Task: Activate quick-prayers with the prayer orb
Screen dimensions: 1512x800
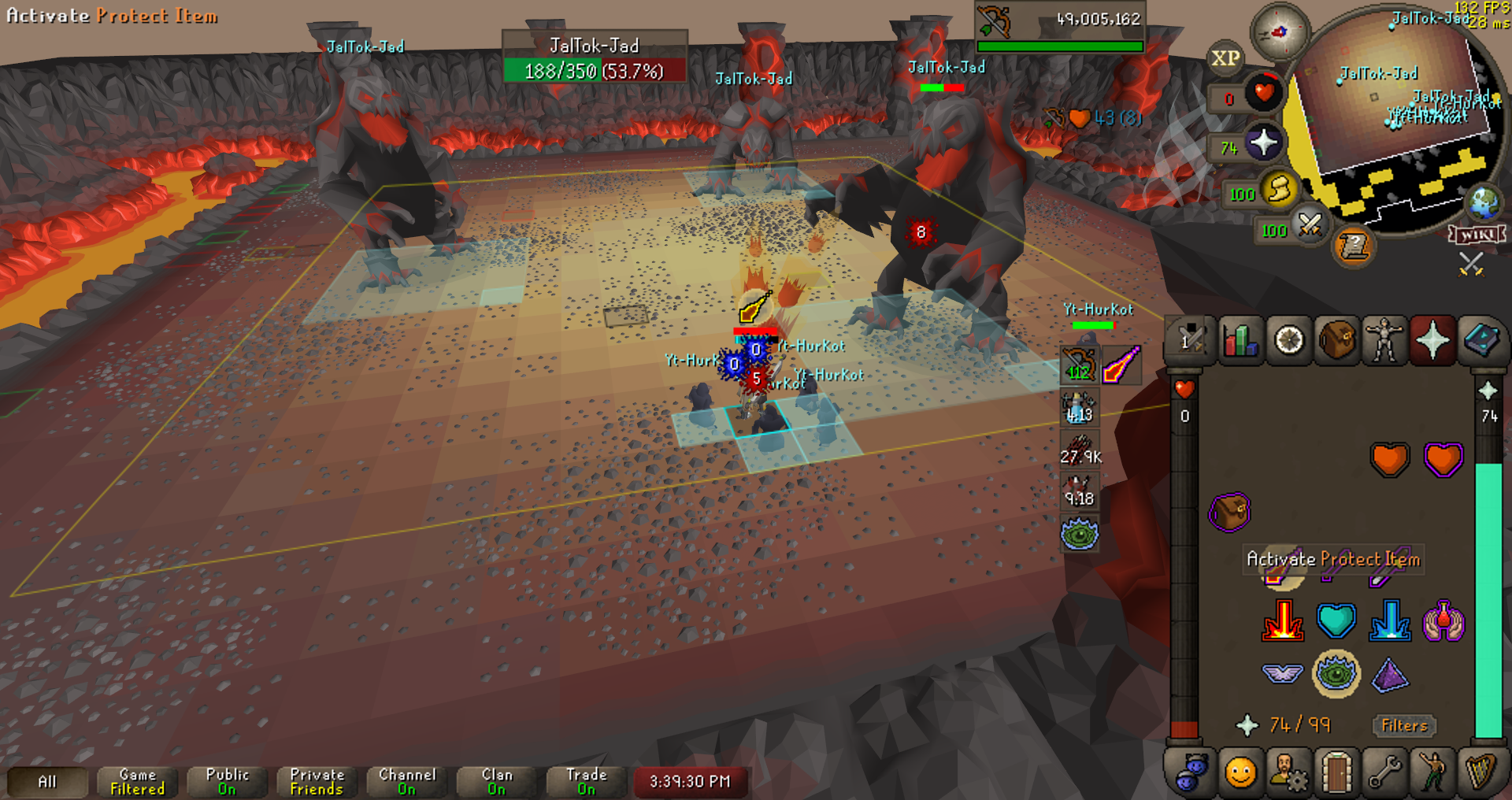Action: pos(1263,143)
